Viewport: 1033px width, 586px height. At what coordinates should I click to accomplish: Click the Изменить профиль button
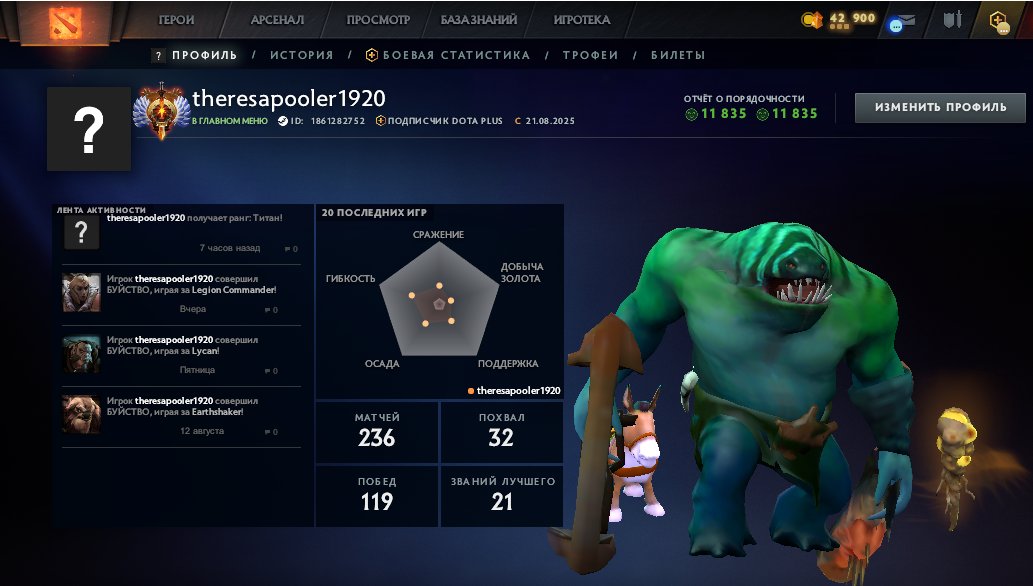(x=939, y=107)
